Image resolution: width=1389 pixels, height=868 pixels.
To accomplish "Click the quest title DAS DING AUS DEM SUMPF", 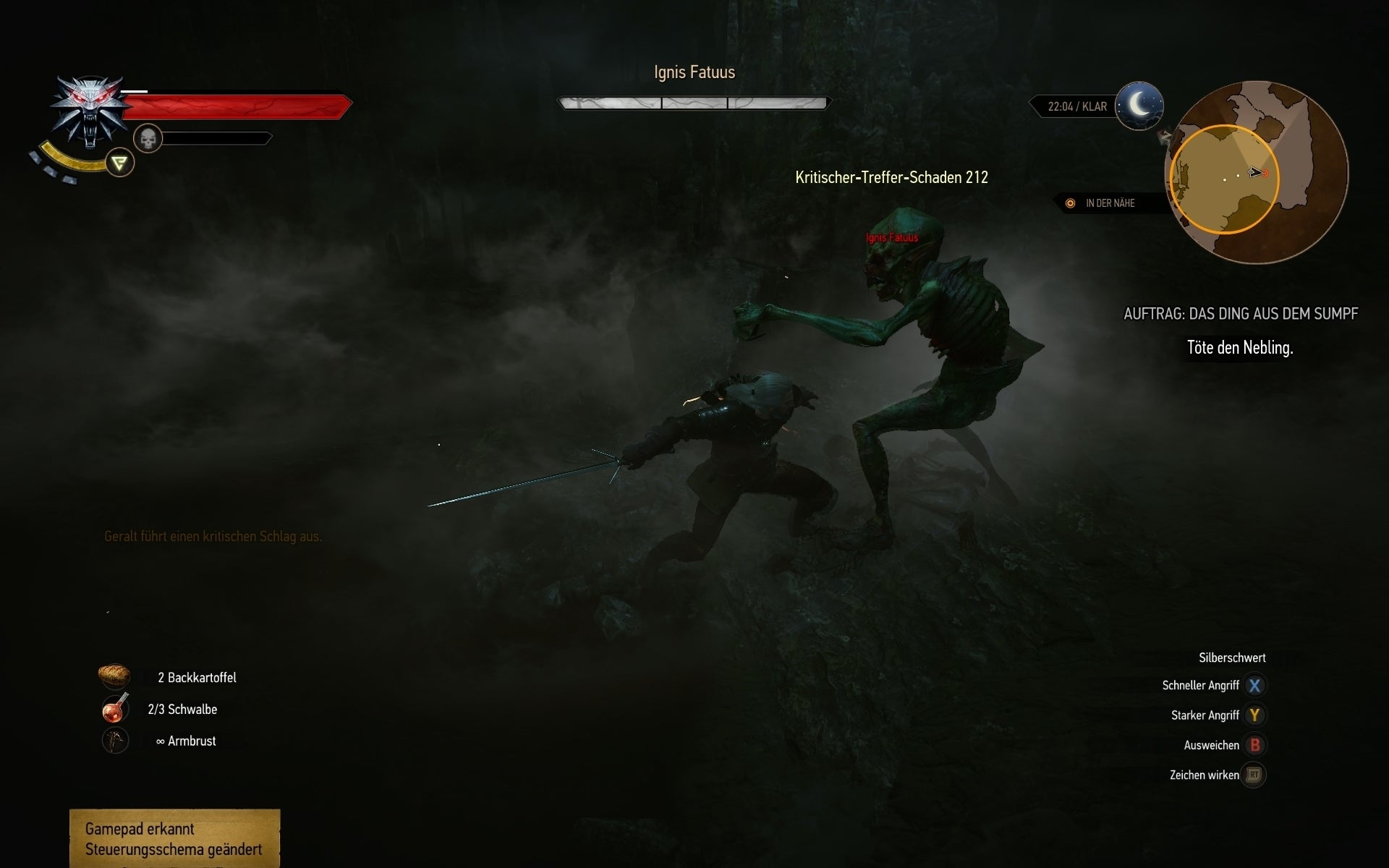I will [1241, 314].
